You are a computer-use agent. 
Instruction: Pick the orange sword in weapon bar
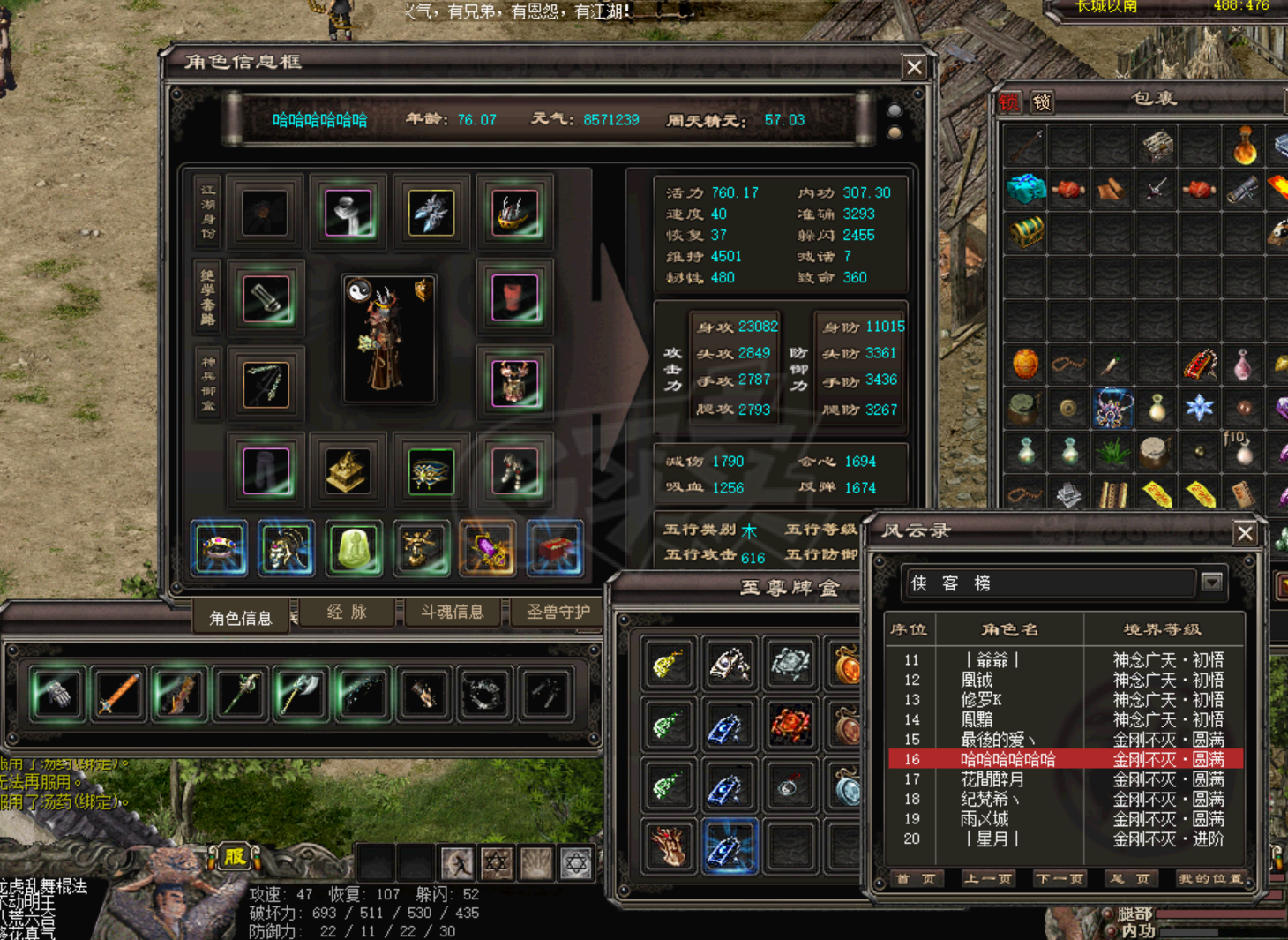[119, 693]
